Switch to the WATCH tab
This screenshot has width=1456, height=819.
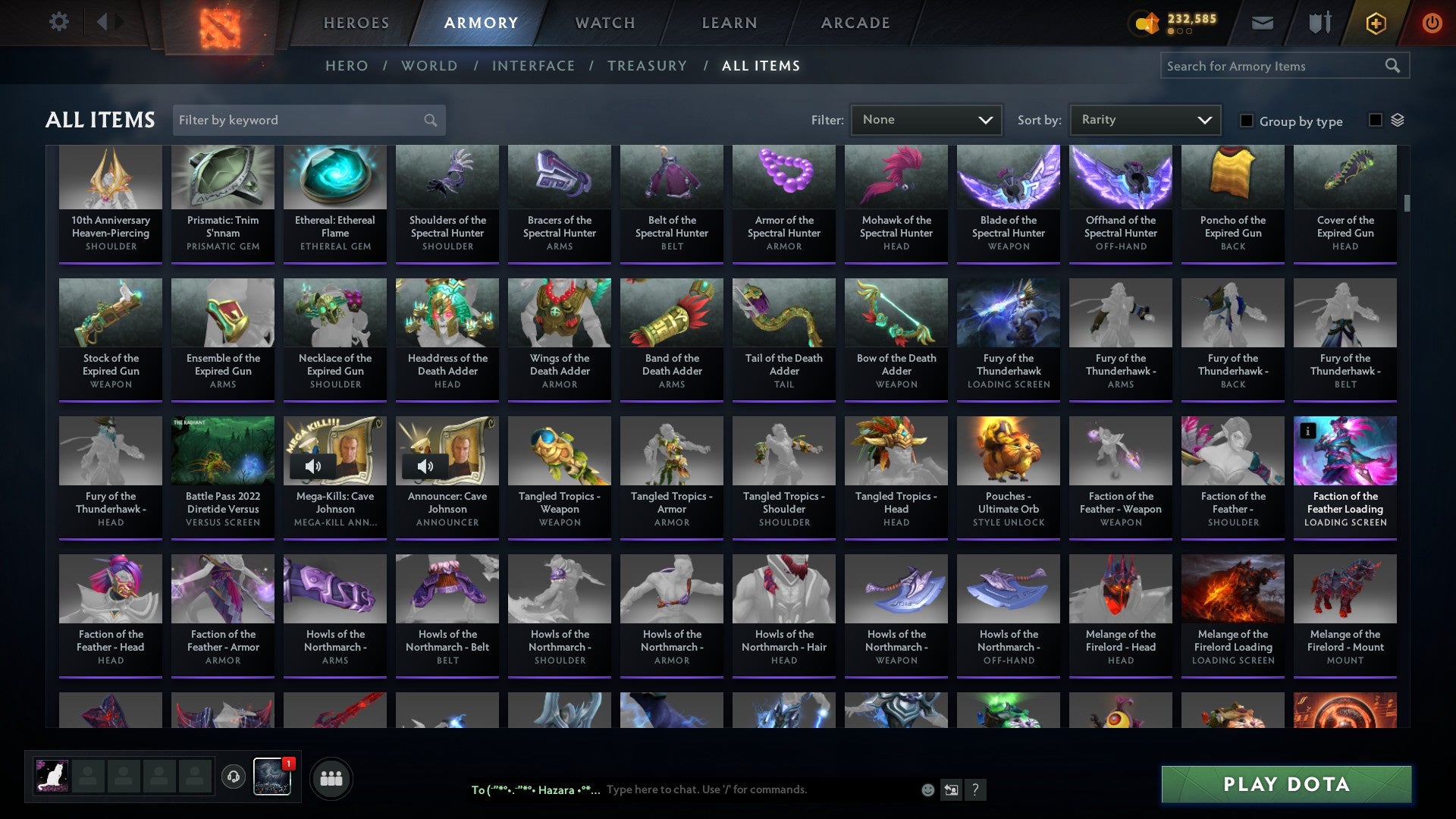point(605,23)
